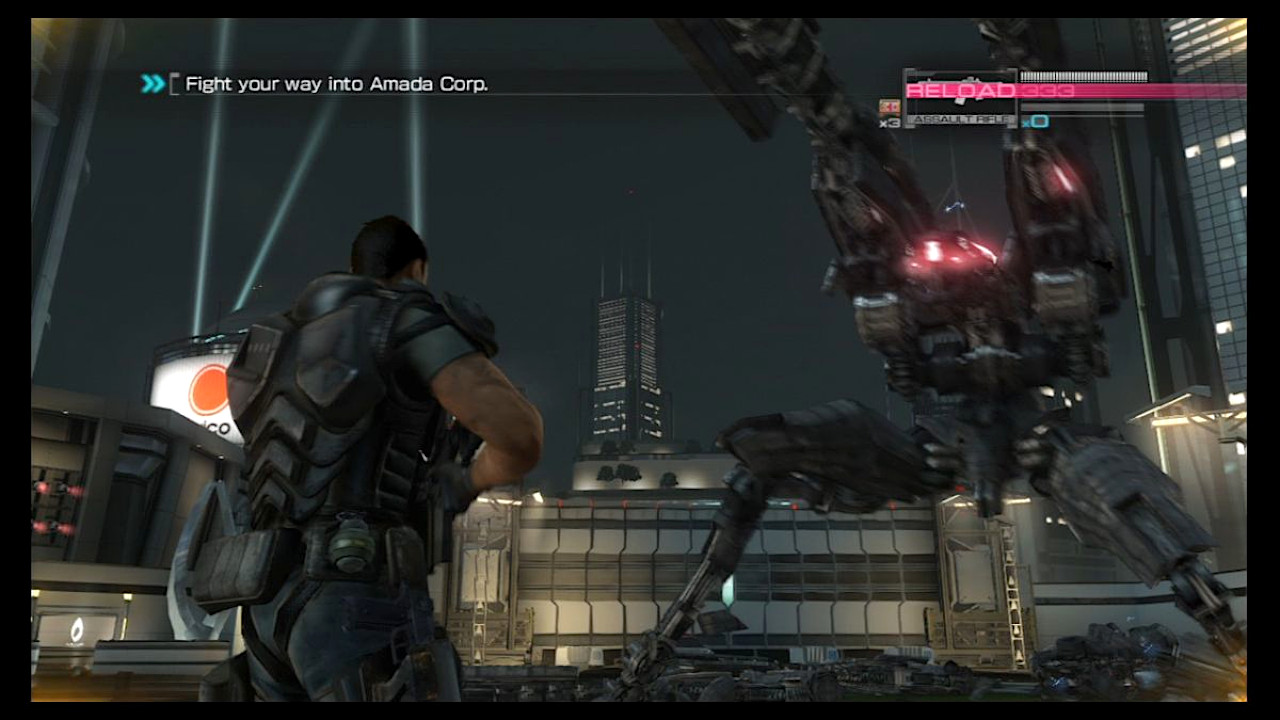Click the cyan double-chevron objective marker

click(x=152, y=84)
